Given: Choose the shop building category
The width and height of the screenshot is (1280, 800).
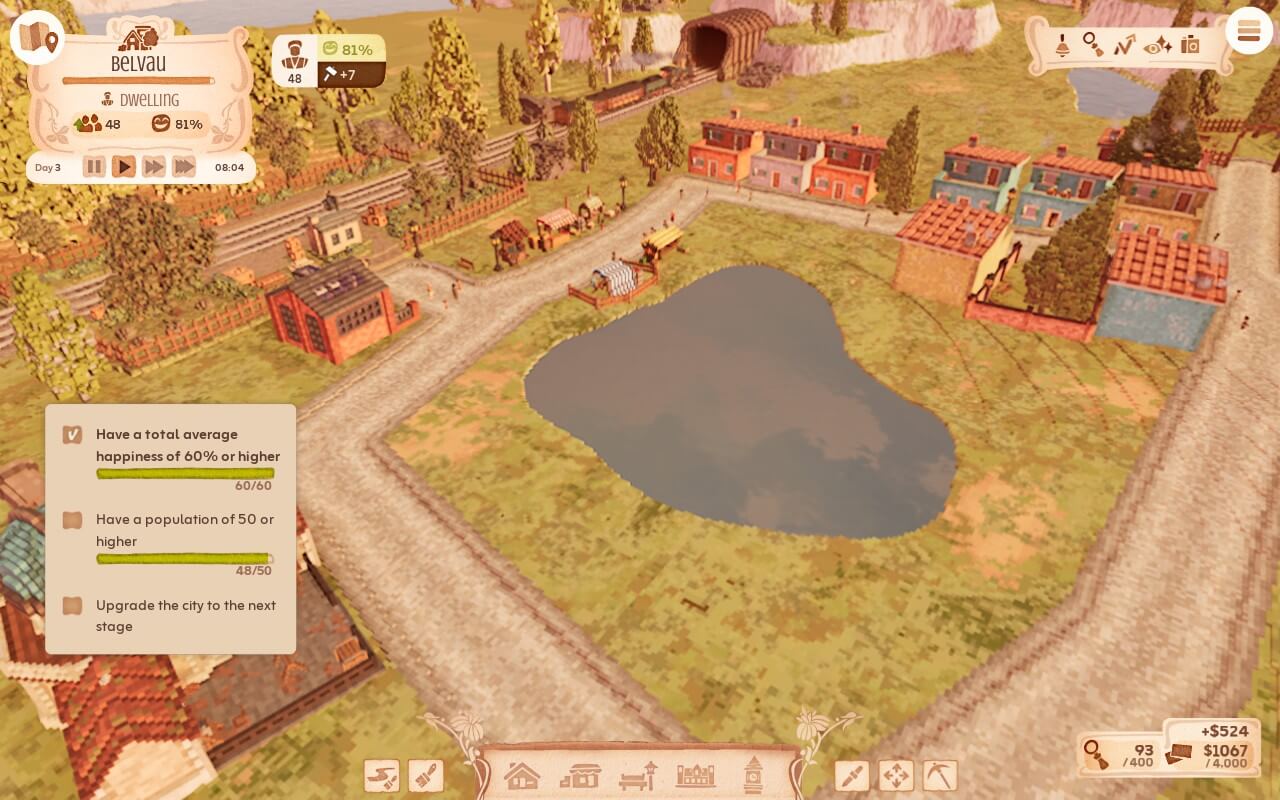Looking at the screenshot, I should pos(580,775).
